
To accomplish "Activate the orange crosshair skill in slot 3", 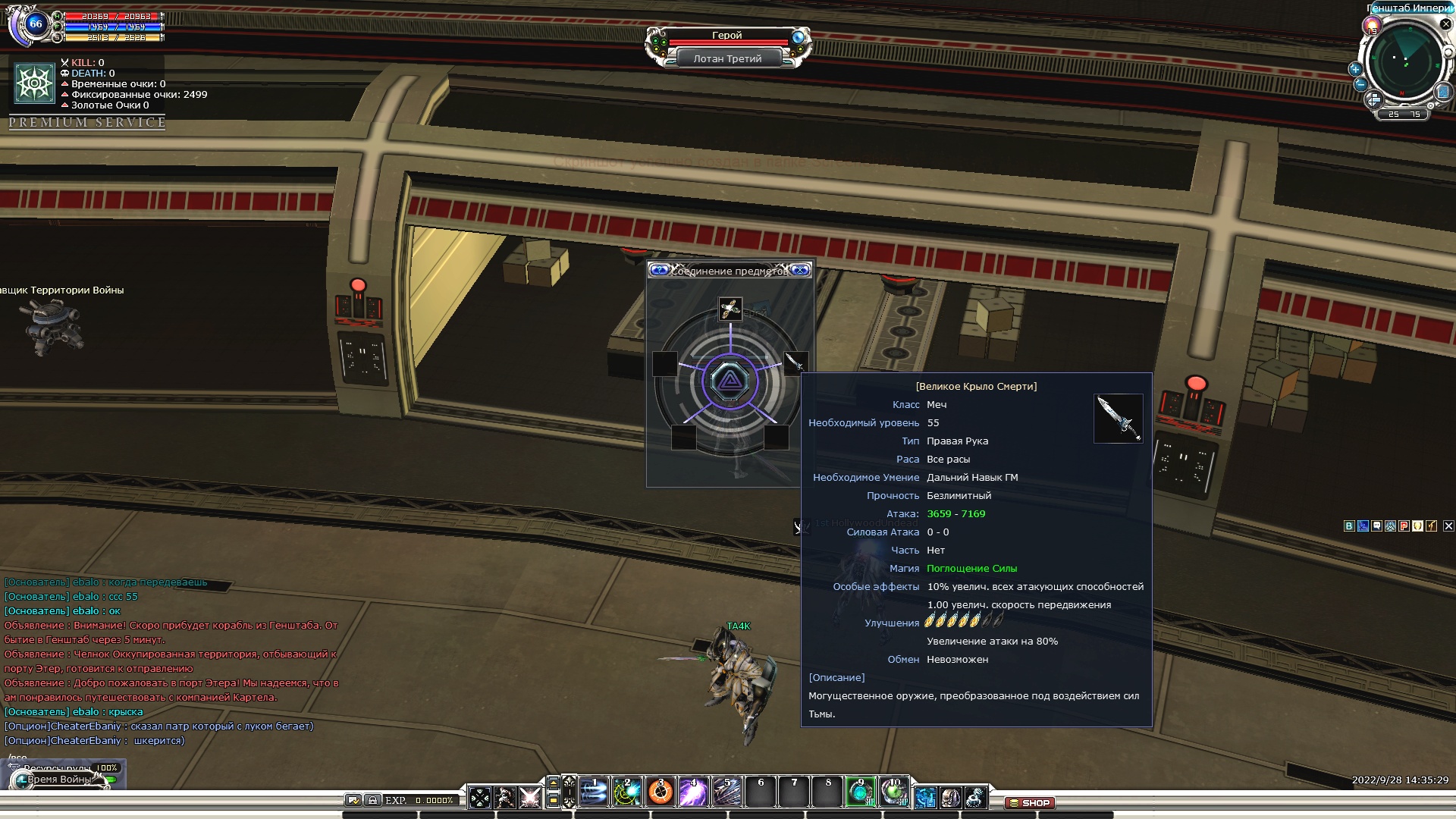I will [x=661, y=792].
